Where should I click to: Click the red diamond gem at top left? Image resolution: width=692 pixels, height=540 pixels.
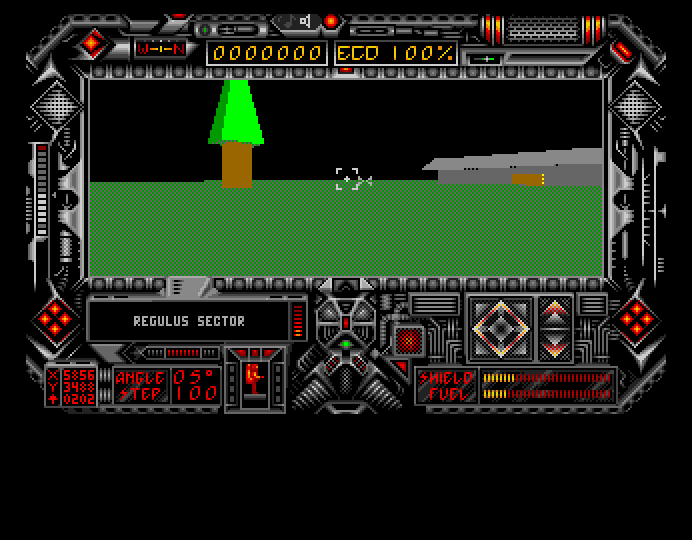click(93, 43)
